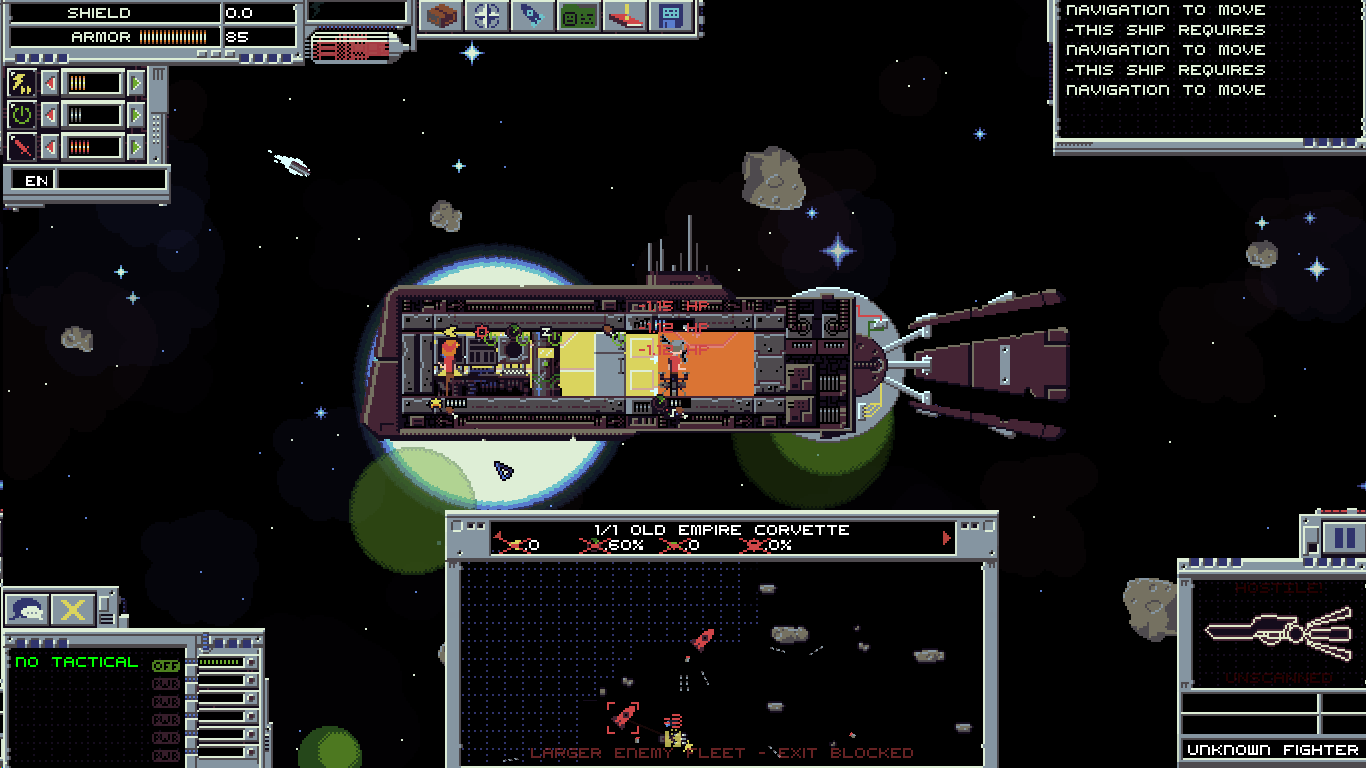
Task: Click the red joystick control icon
Action: [625, 16]
